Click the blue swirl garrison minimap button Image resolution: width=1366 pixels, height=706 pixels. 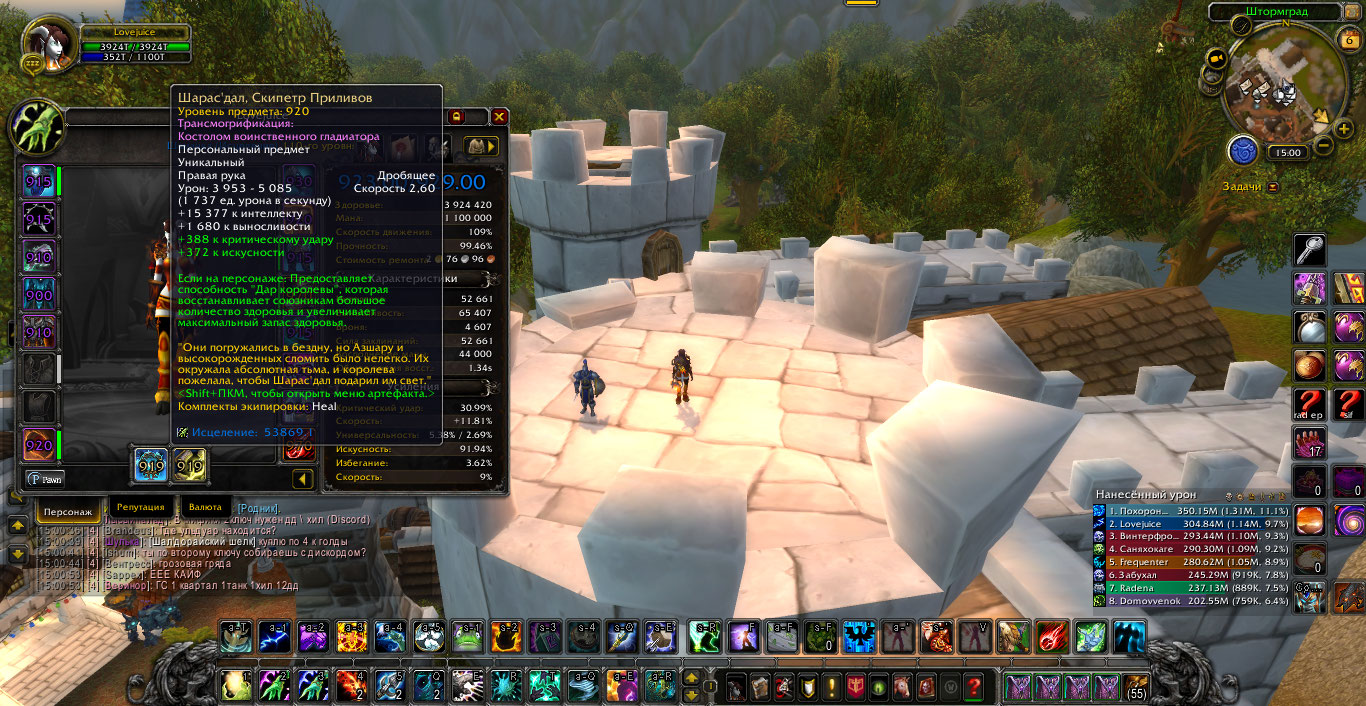(1243, 151)
